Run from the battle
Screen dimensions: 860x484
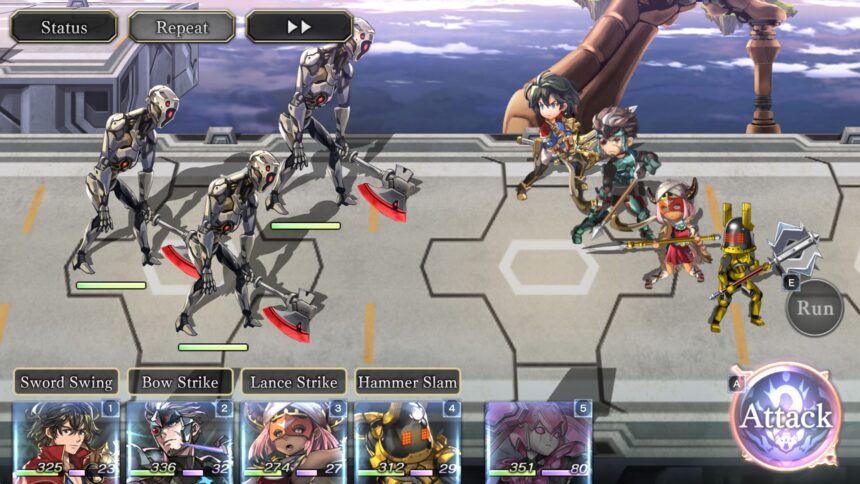(x=814, y=307)
